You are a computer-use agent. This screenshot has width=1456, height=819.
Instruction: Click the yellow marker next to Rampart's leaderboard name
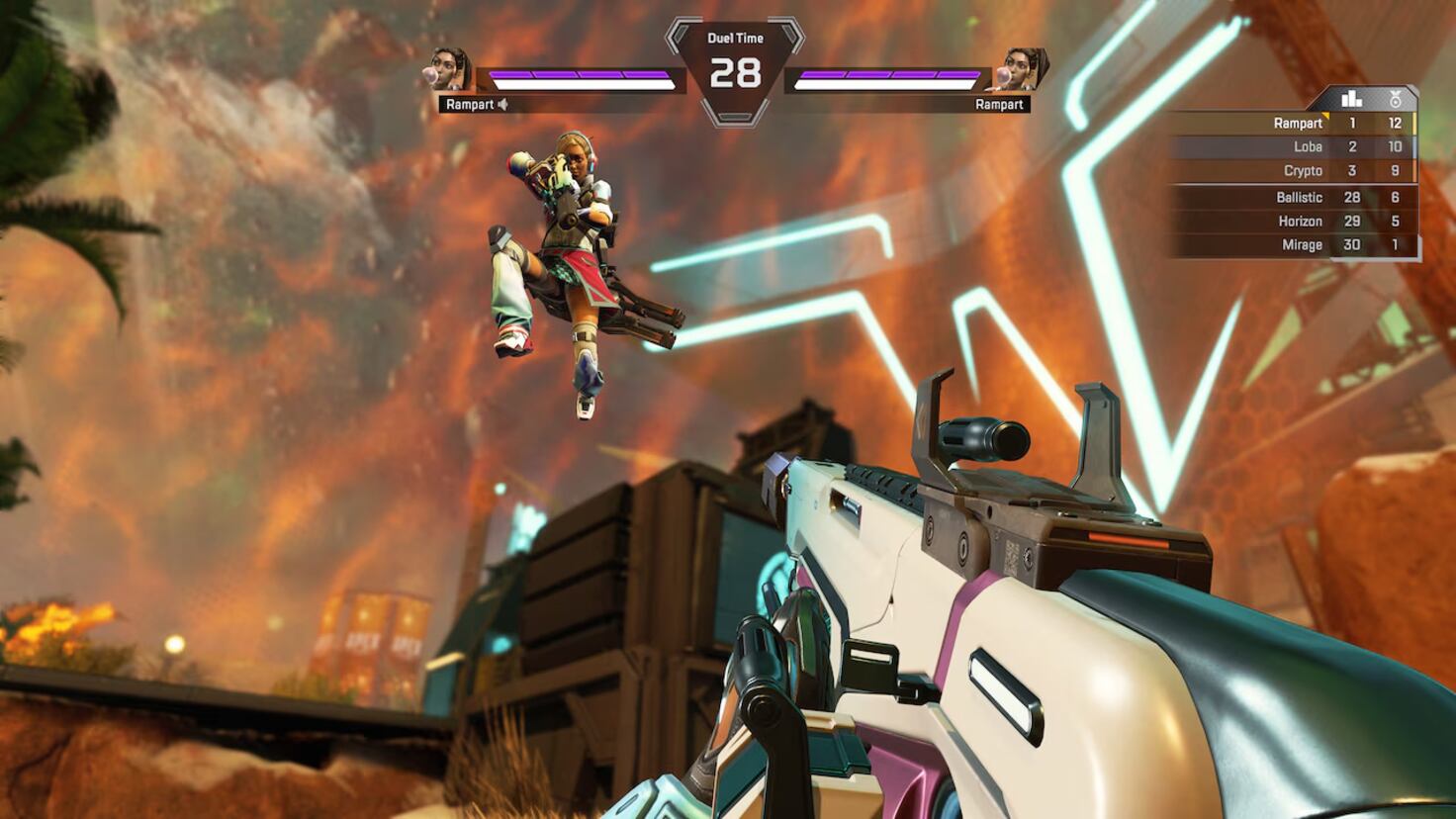(1325, 116)
